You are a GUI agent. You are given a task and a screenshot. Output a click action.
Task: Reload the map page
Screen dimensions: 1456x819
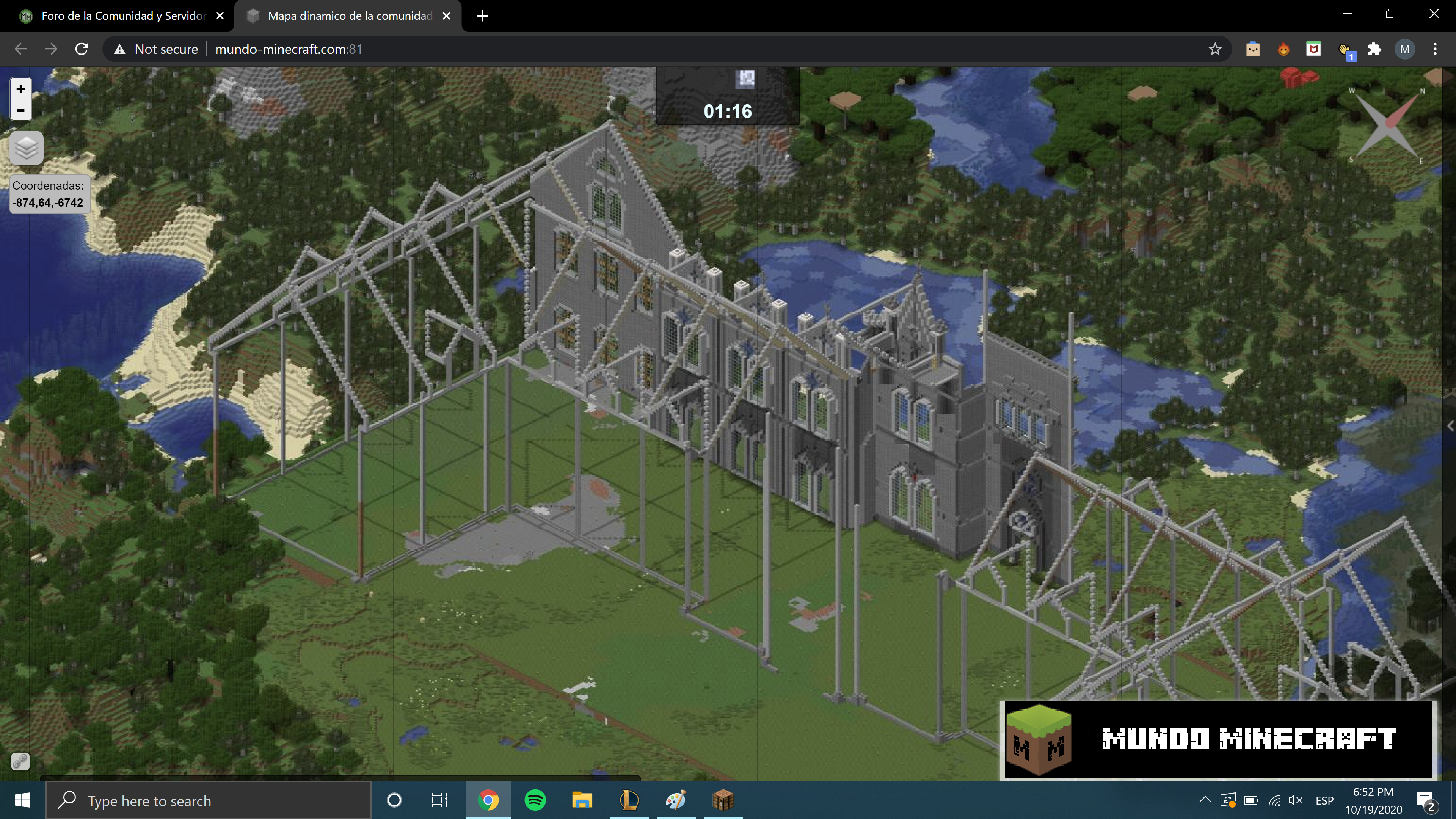[82, 49]
